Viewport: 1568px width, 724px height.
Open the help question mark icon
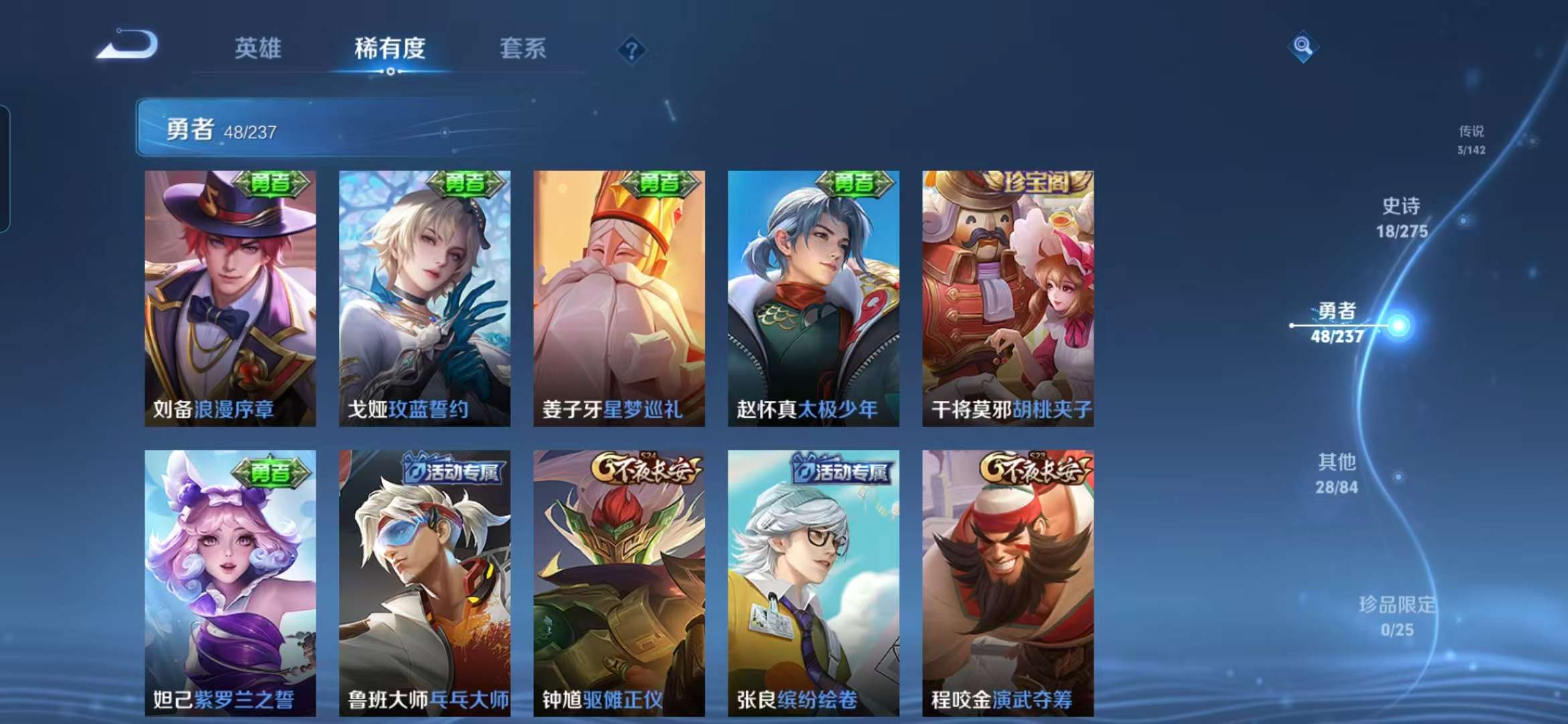[x=631, y=48]
